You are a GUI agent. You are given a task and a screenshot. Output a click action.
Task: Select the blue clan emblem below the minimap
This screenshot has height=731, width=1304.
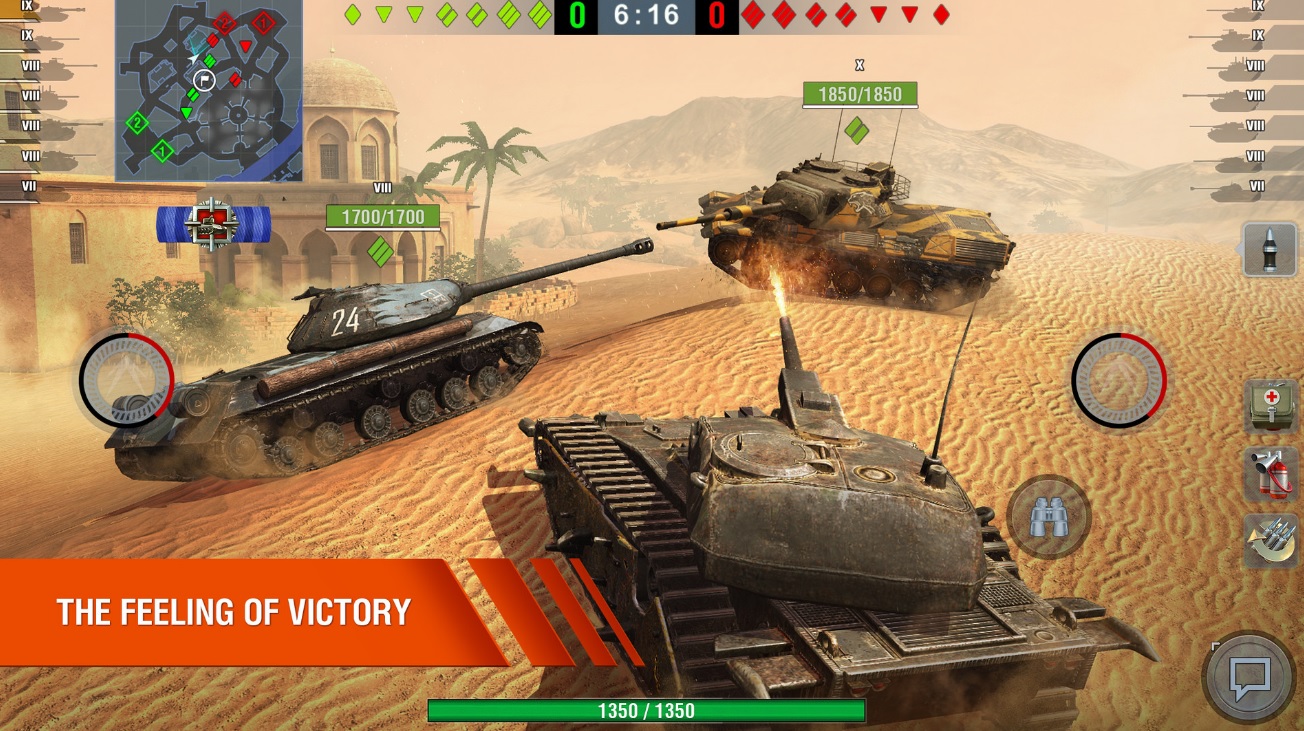(212, 225)
